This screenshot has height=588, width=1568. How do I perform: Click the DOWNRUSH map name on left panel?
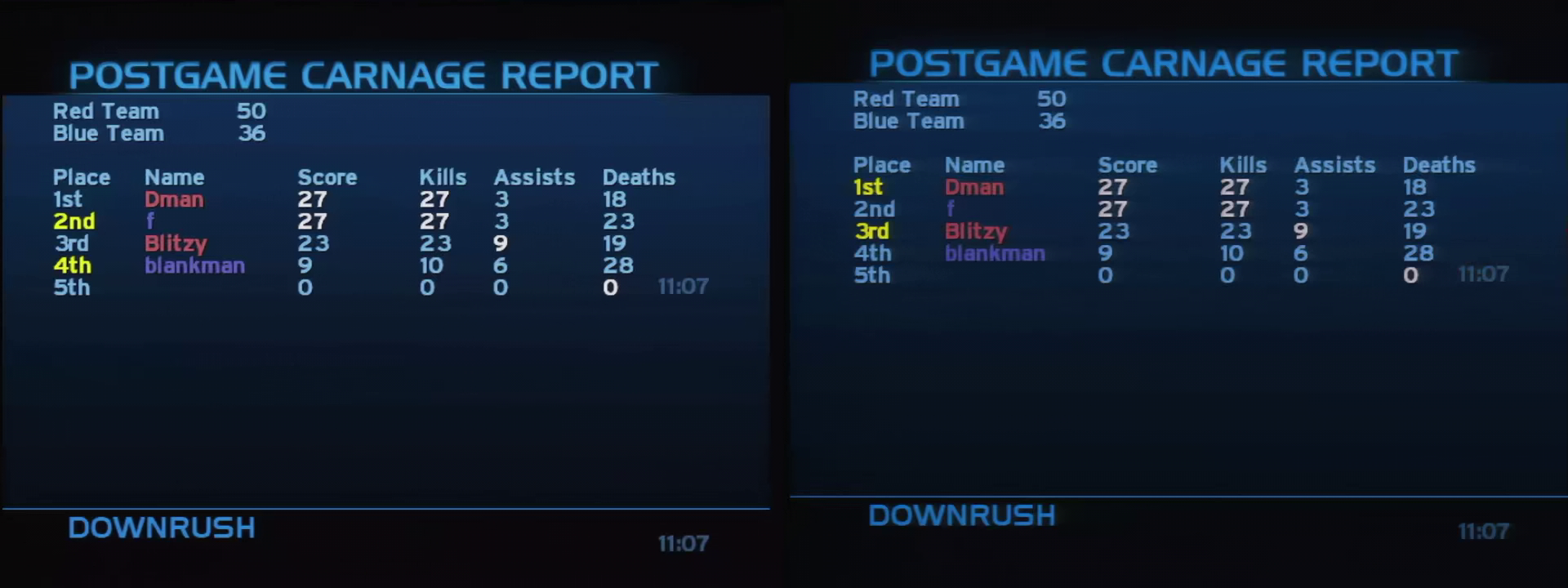tap(160, 528)
